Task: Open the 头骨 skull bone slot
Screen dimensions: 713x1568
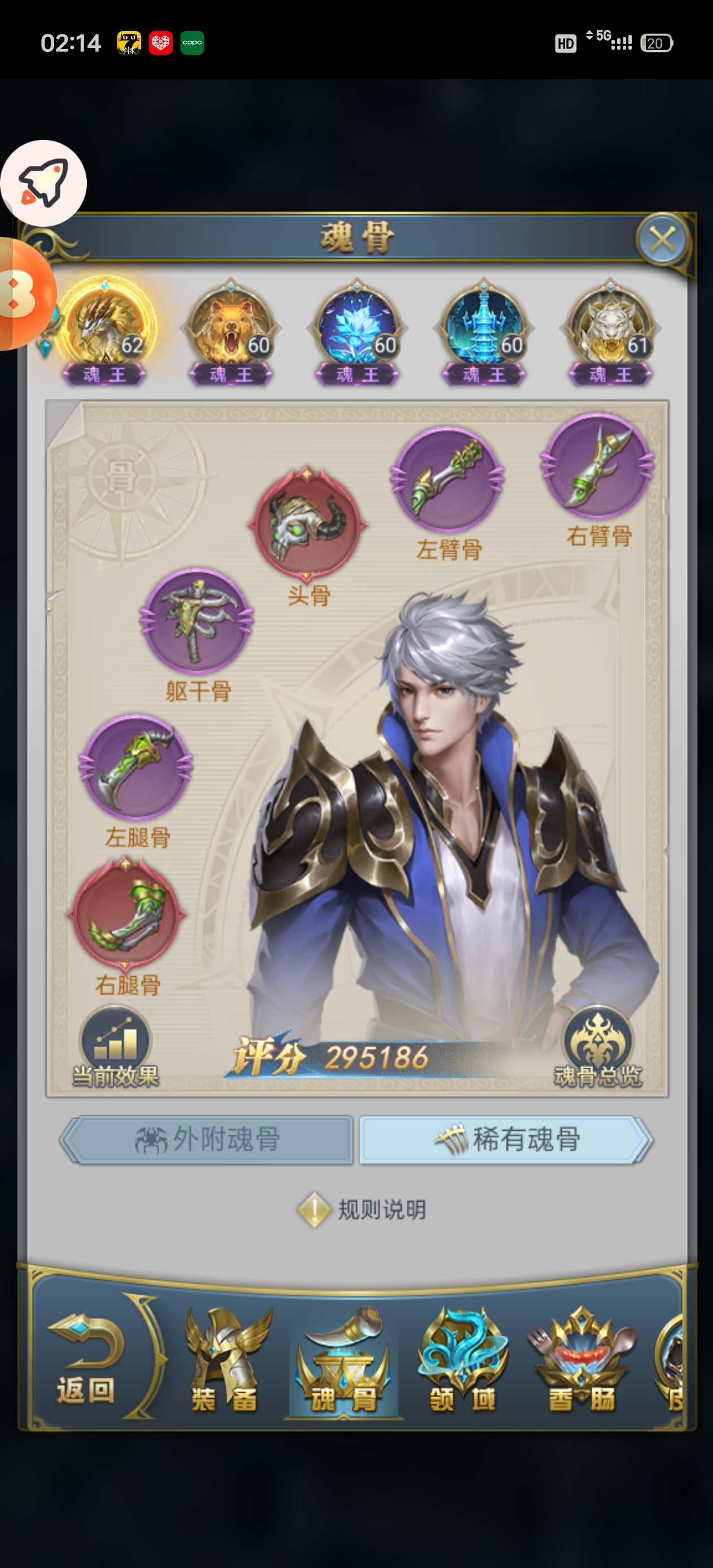Action: [x=307, y=523]
